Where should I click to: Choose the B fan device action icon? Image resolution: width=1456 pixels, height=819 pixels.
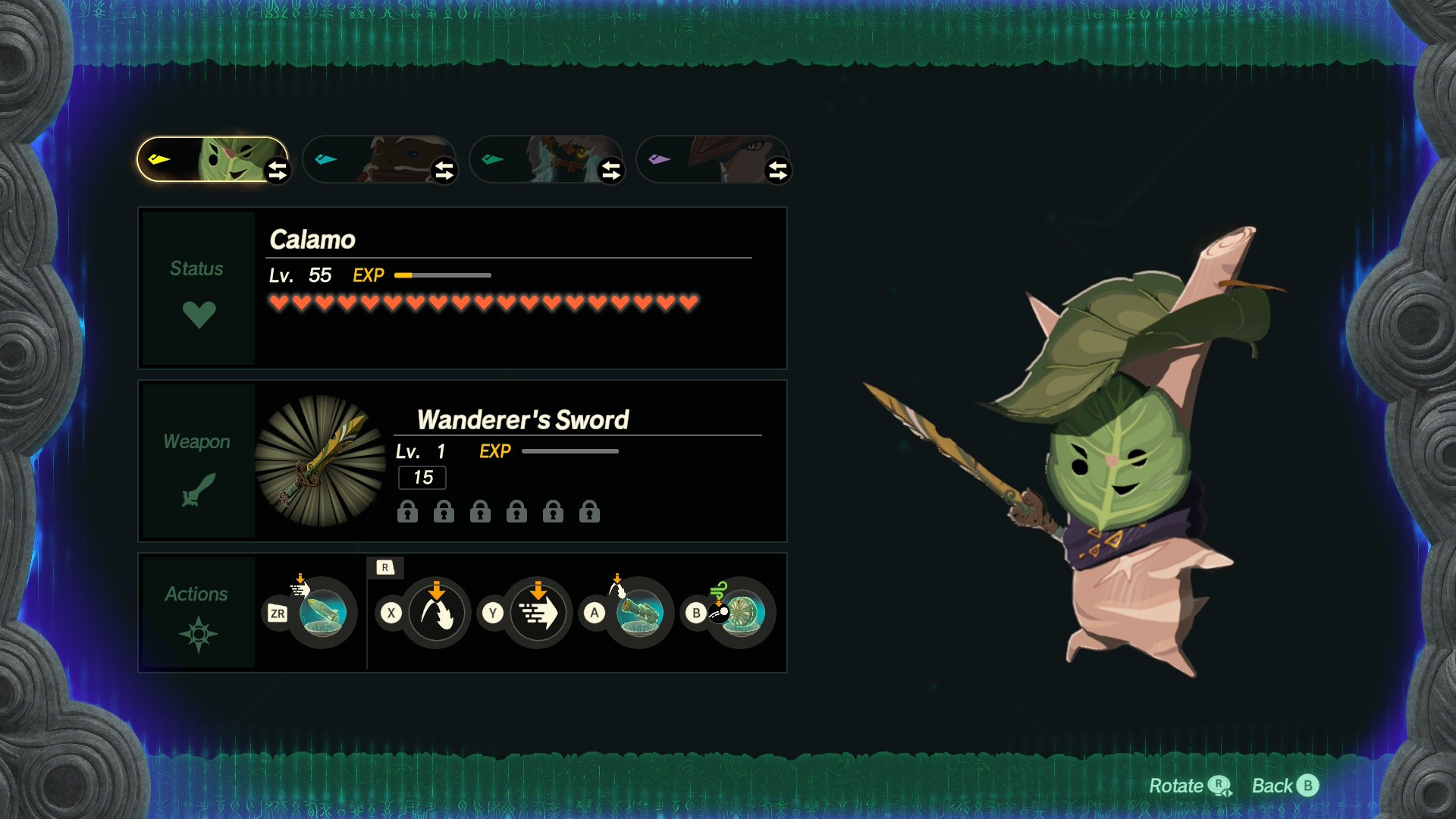coord(741,613)
